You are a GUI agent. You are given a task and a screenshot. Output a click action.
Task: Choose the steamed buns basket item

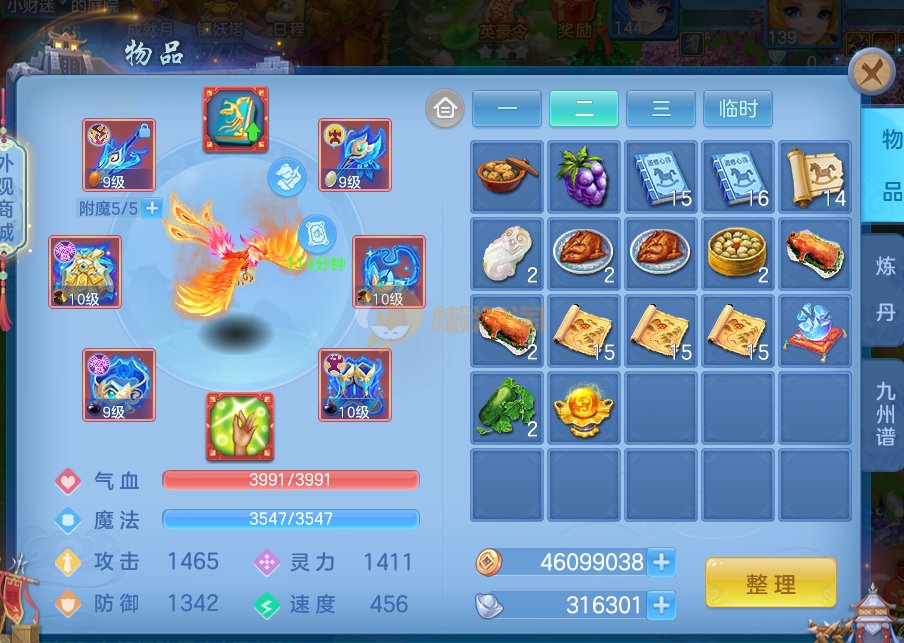738,254
